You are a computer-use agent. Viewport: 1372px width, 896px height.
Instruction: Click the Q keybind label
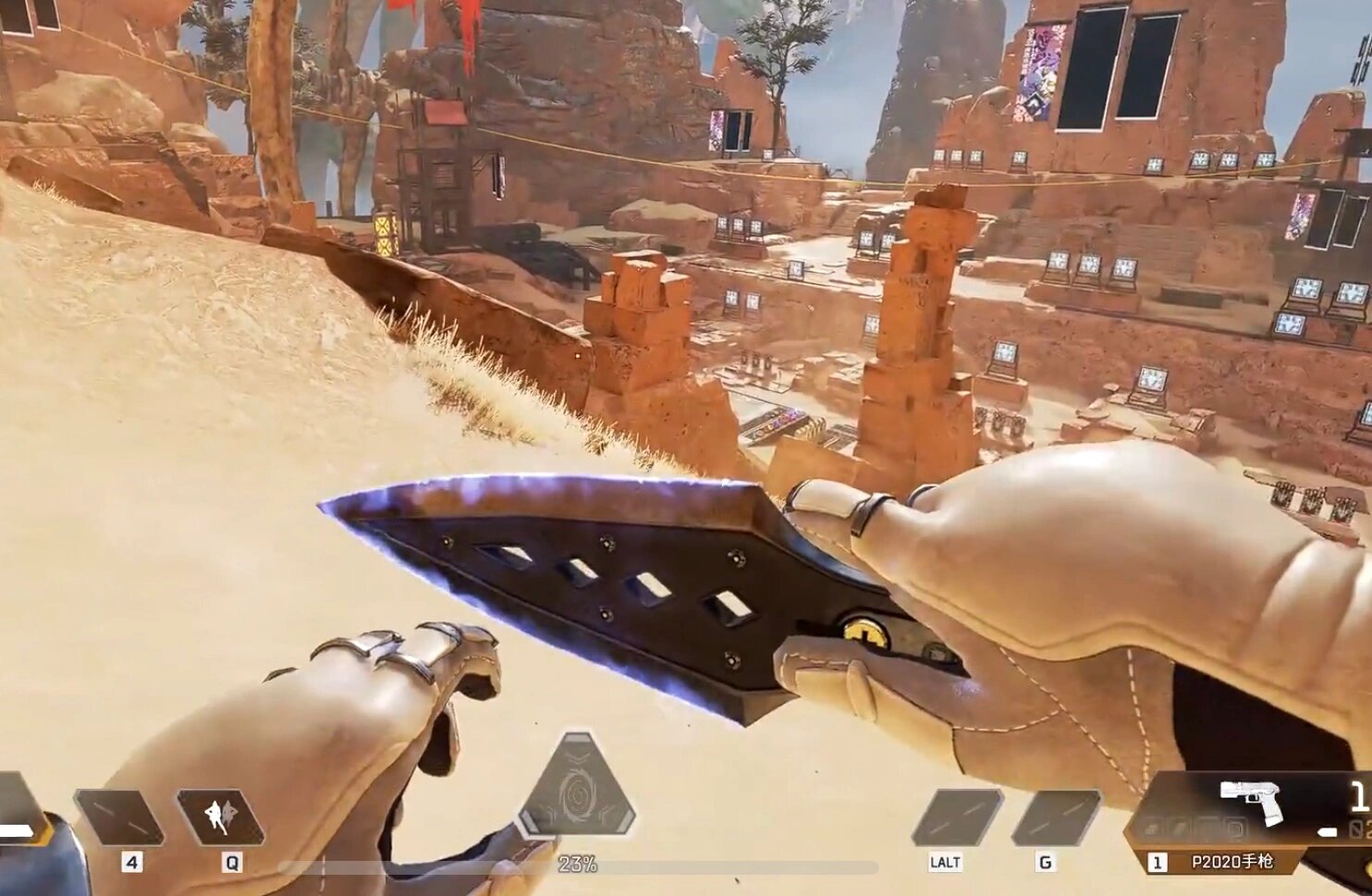click(x=233, y=862)
